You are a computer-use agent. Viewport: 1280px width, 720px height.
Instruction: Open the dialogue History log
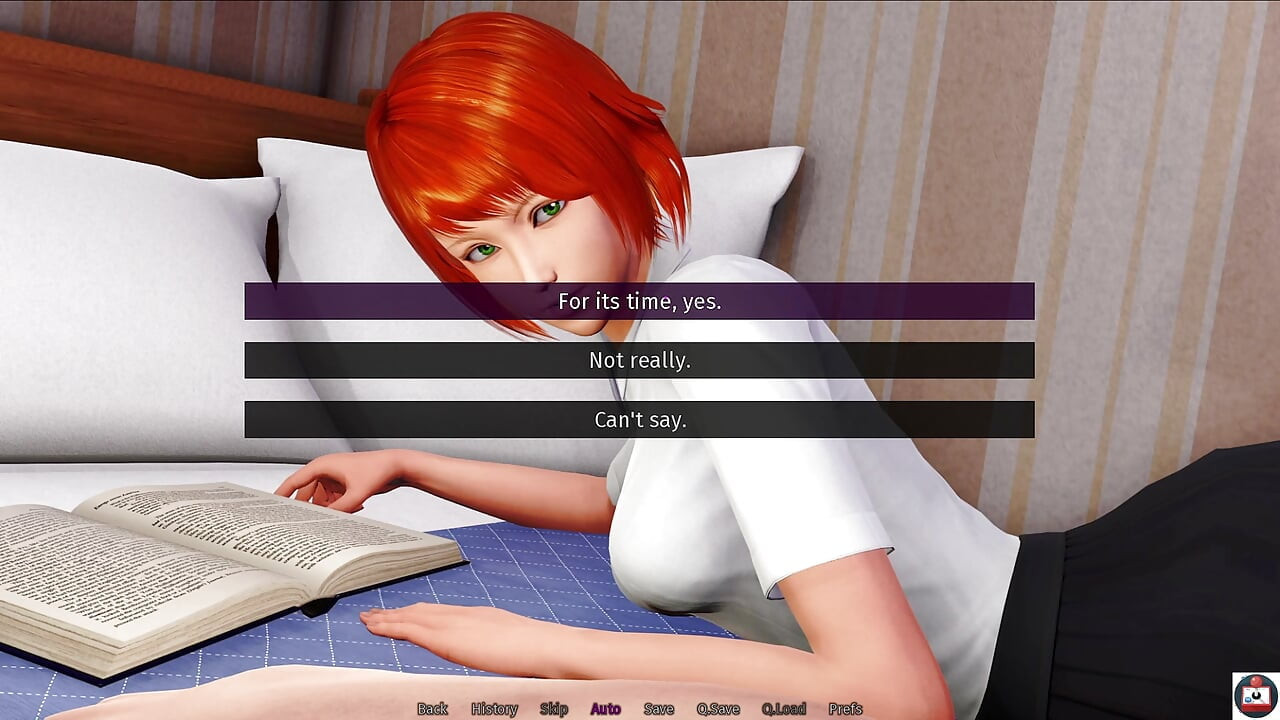tap(494, 709)
